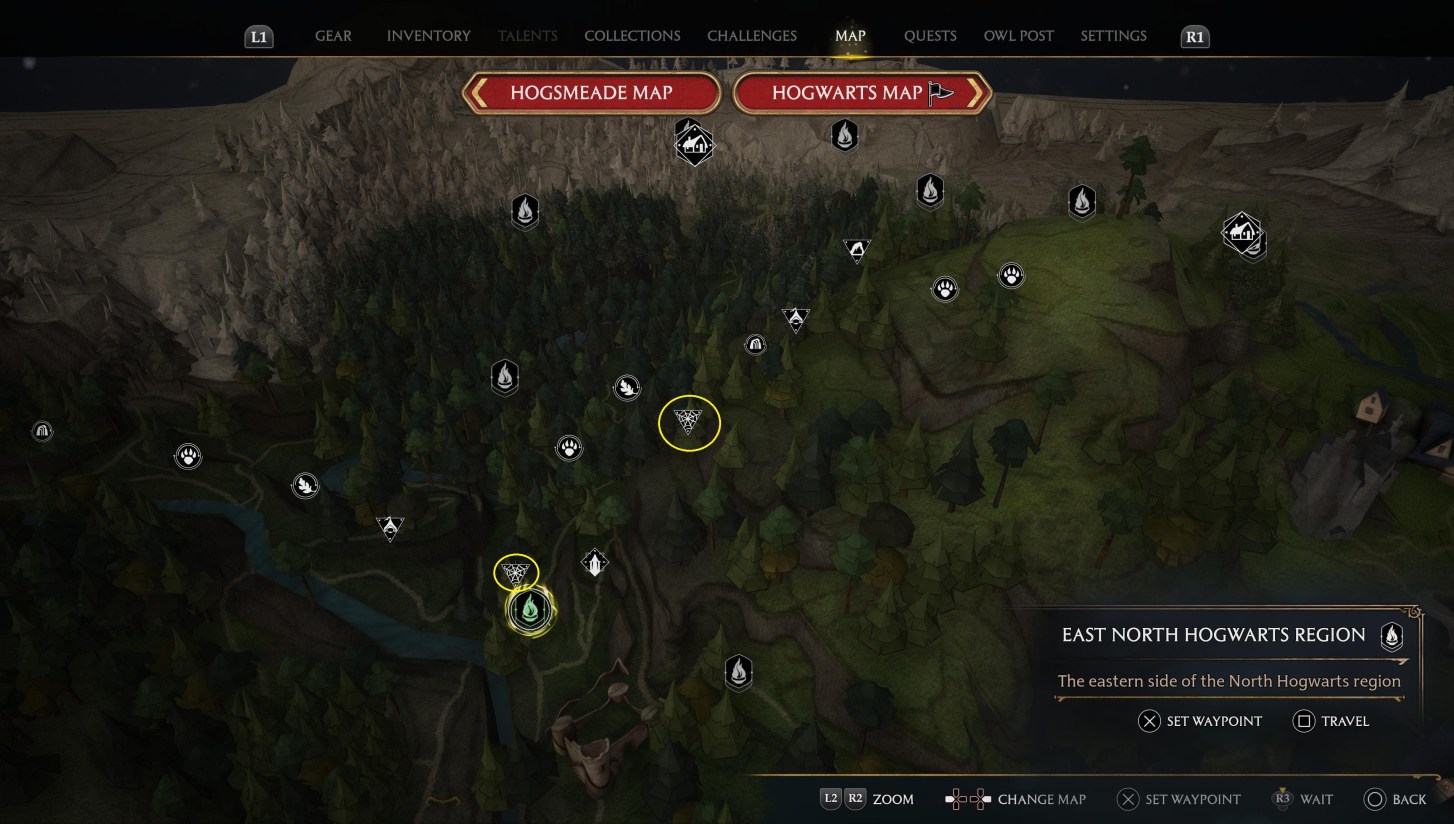The image size is (1454, 824).
Task: Open the hamlet marker in the top-left mountains
Action: pos(694,144)
